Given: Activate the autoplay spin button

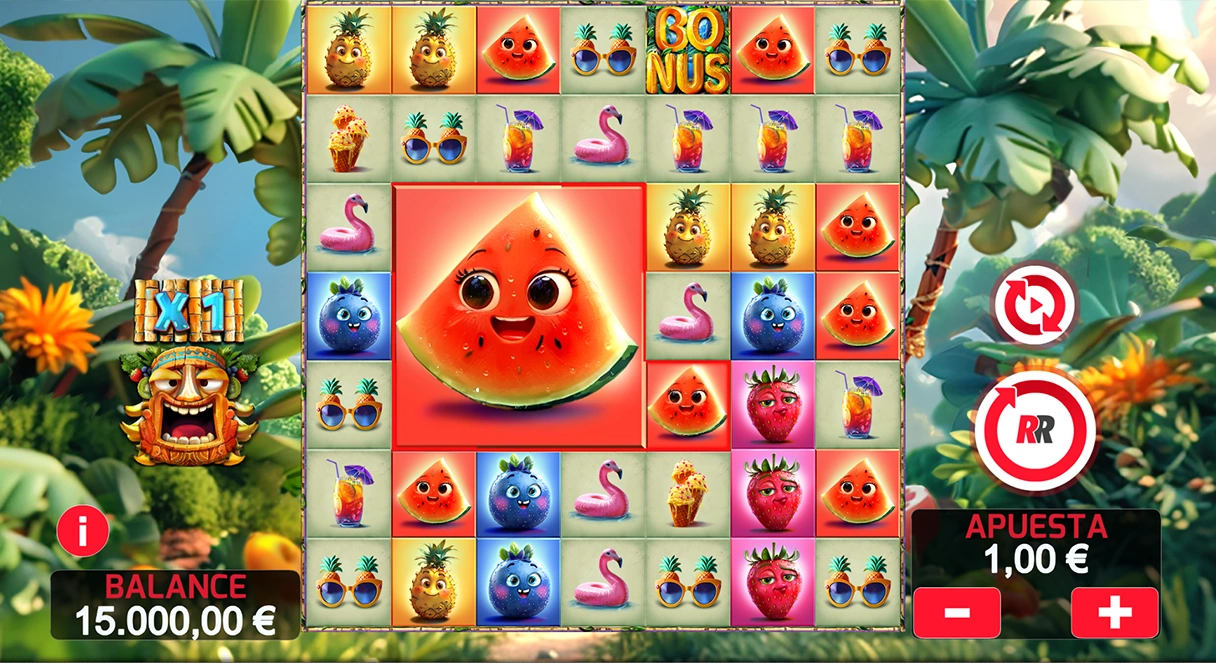Looking at the screenshot, I should (x=1034, y=303).
